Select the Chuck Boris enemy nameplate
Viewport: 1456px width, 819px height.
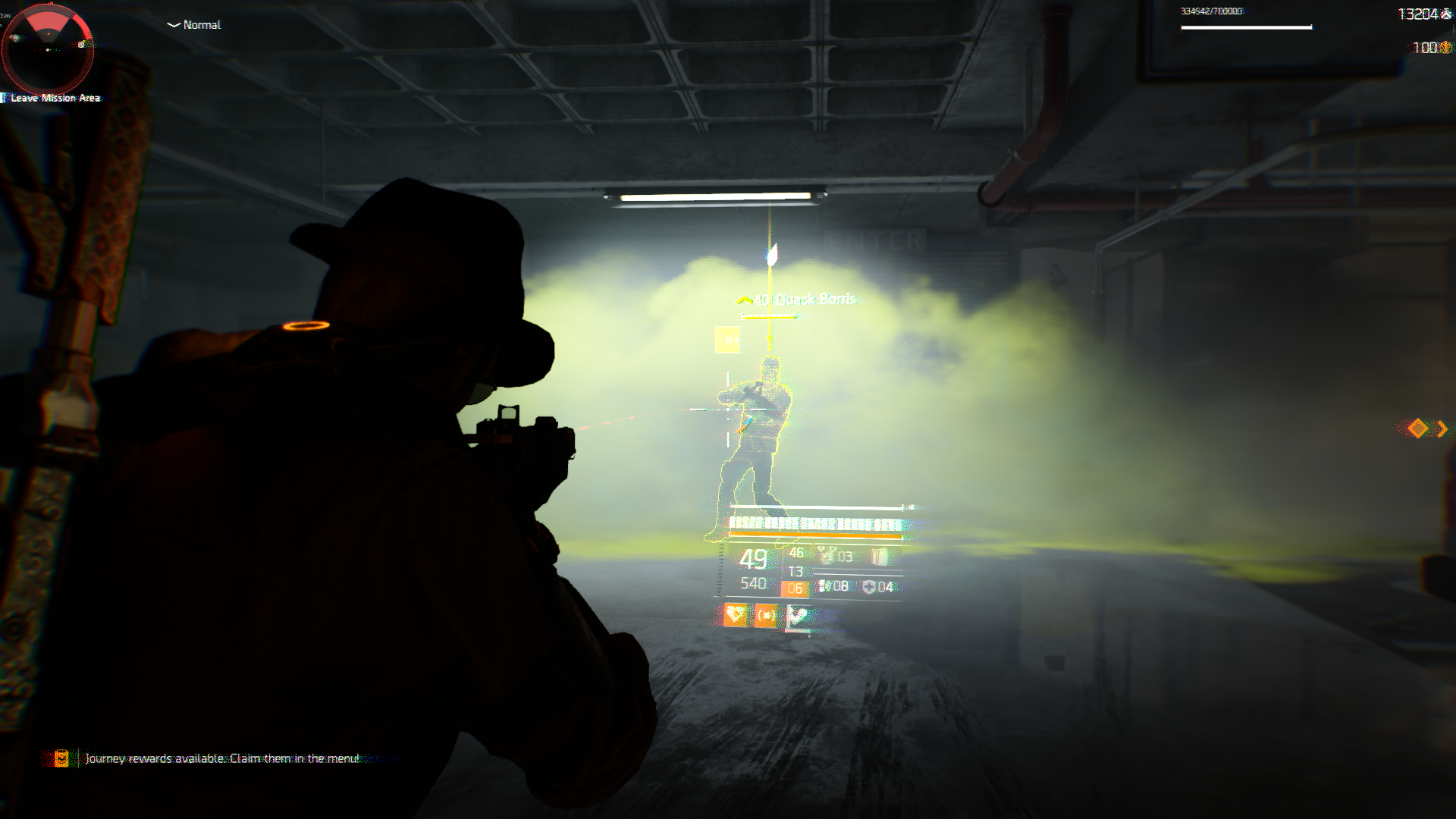(x=804, y=299)
